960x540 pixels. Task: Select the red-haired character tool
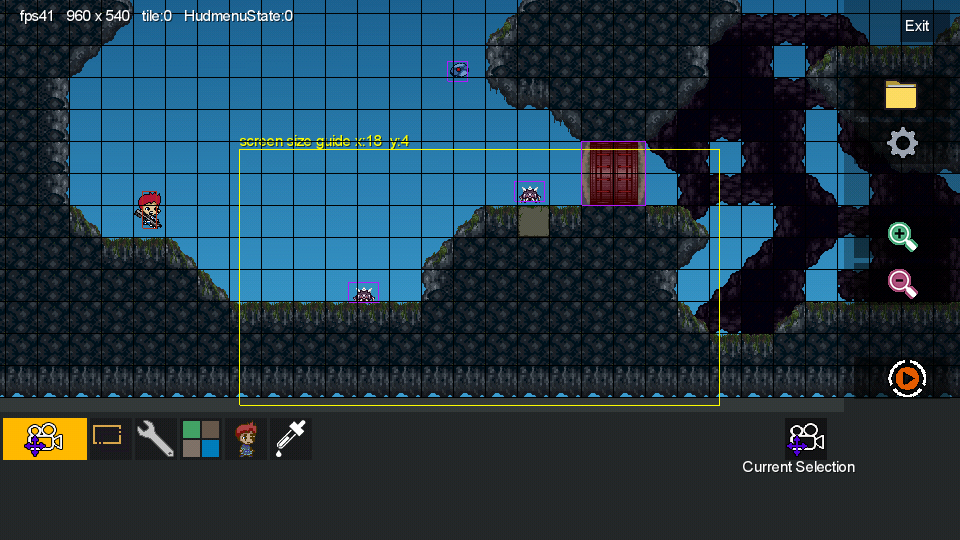(x=245, y=439)
